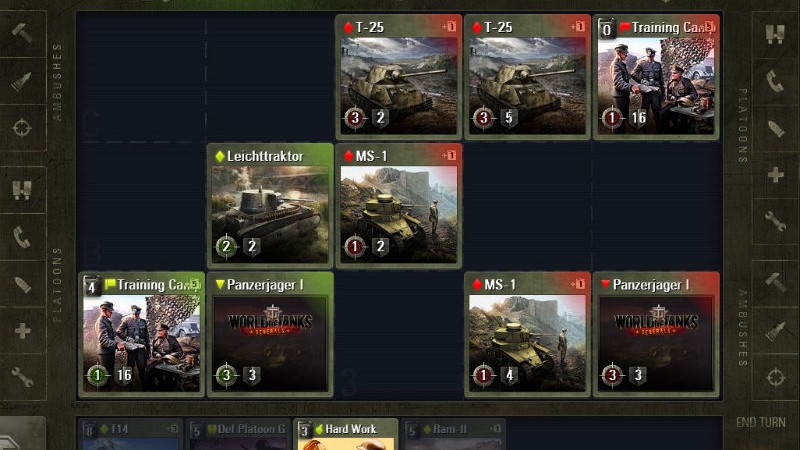Screen dimensions: 800x450
Task: Select the Ram-II card in hand
Action: point(455,435)
